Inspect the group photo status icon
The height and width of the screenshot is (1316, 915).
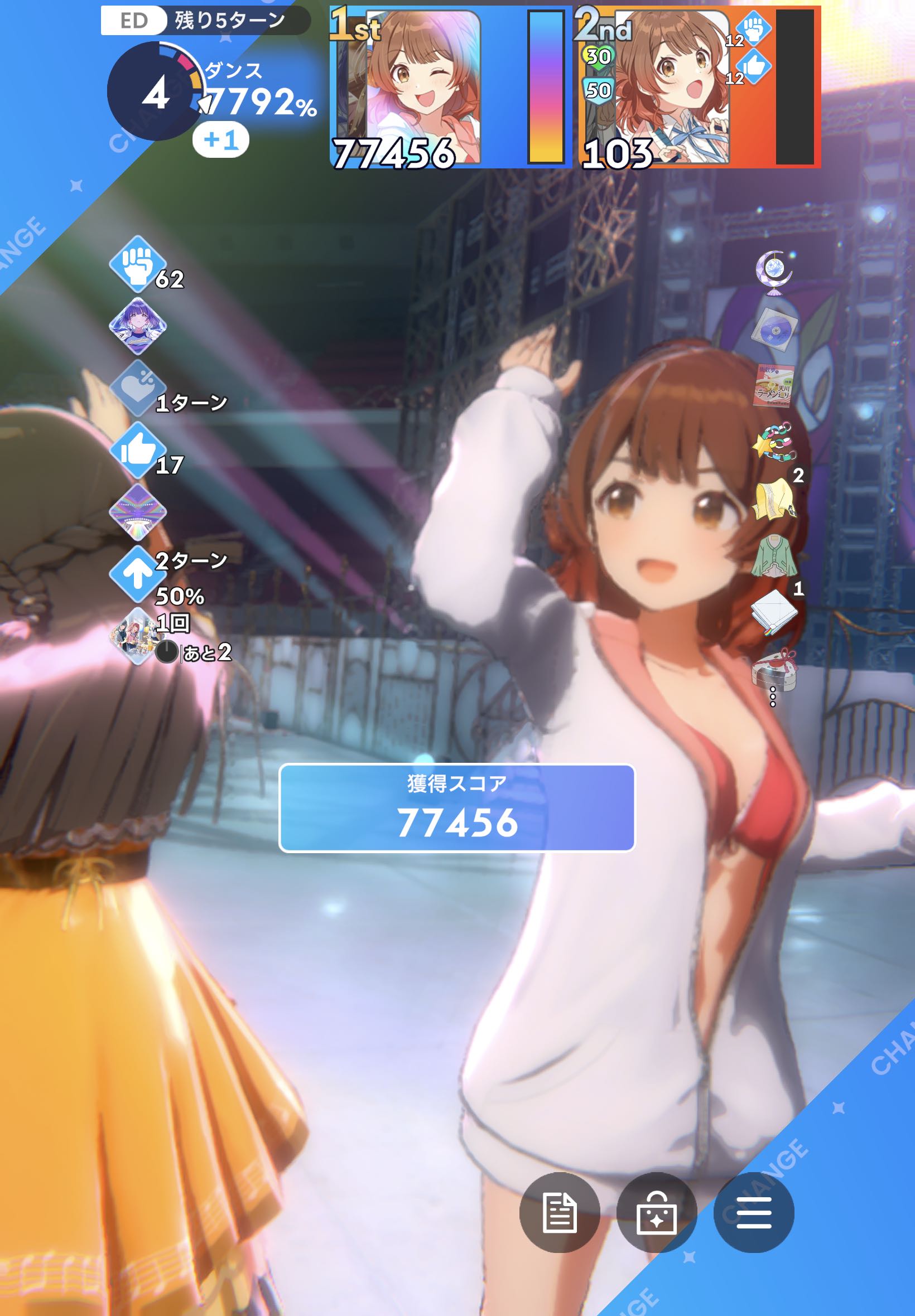pos(137,636)
